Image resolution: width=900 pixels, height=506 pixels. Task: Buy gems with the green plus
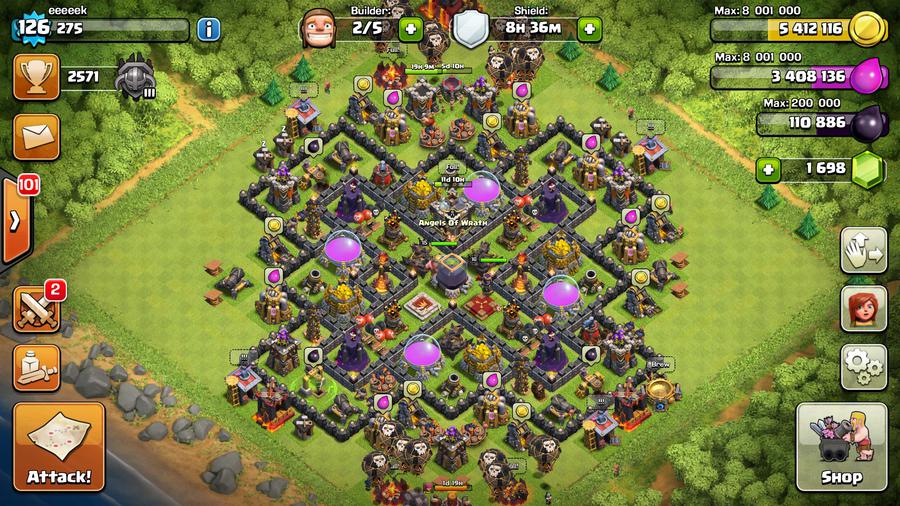[769, 168]
